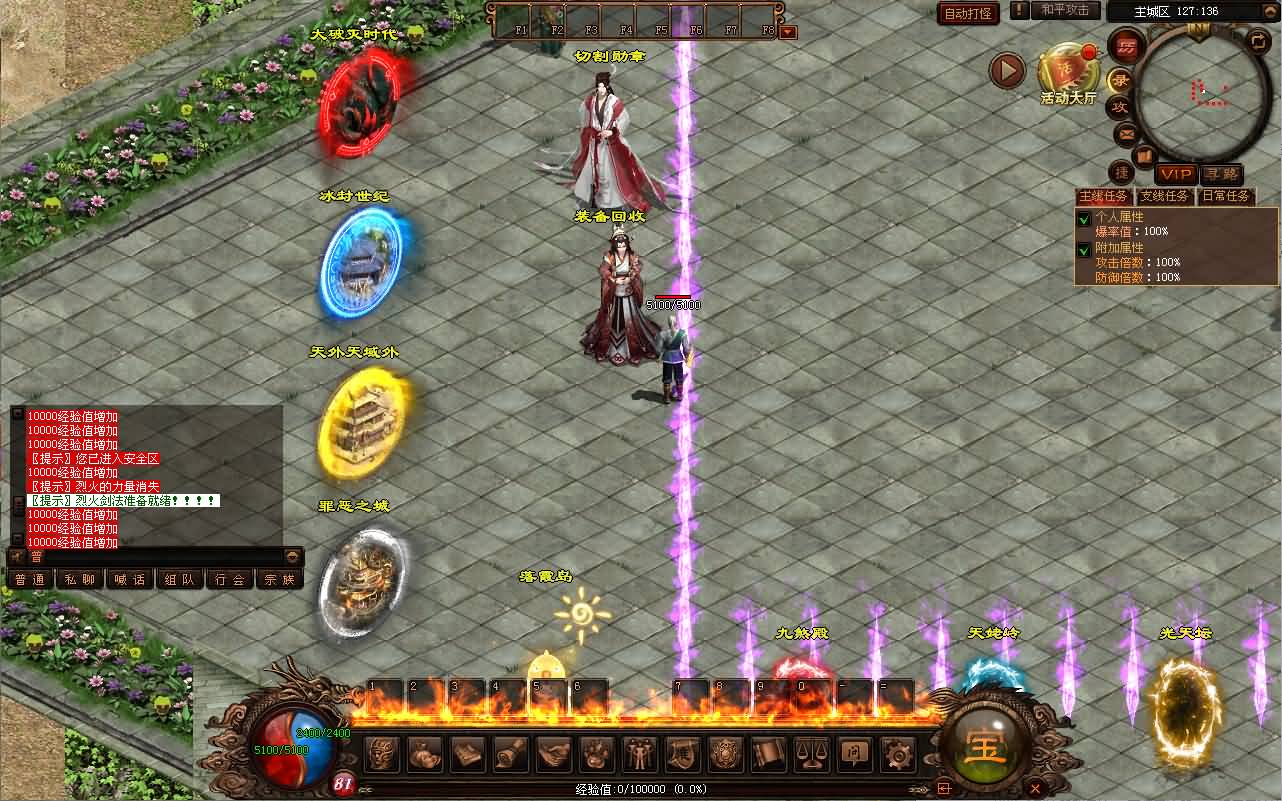Image resolution: width=1282 pixels, height=801 pixels.
Task: Open the skill bar dropdown arrow beside F8
Action: [789, 31]
